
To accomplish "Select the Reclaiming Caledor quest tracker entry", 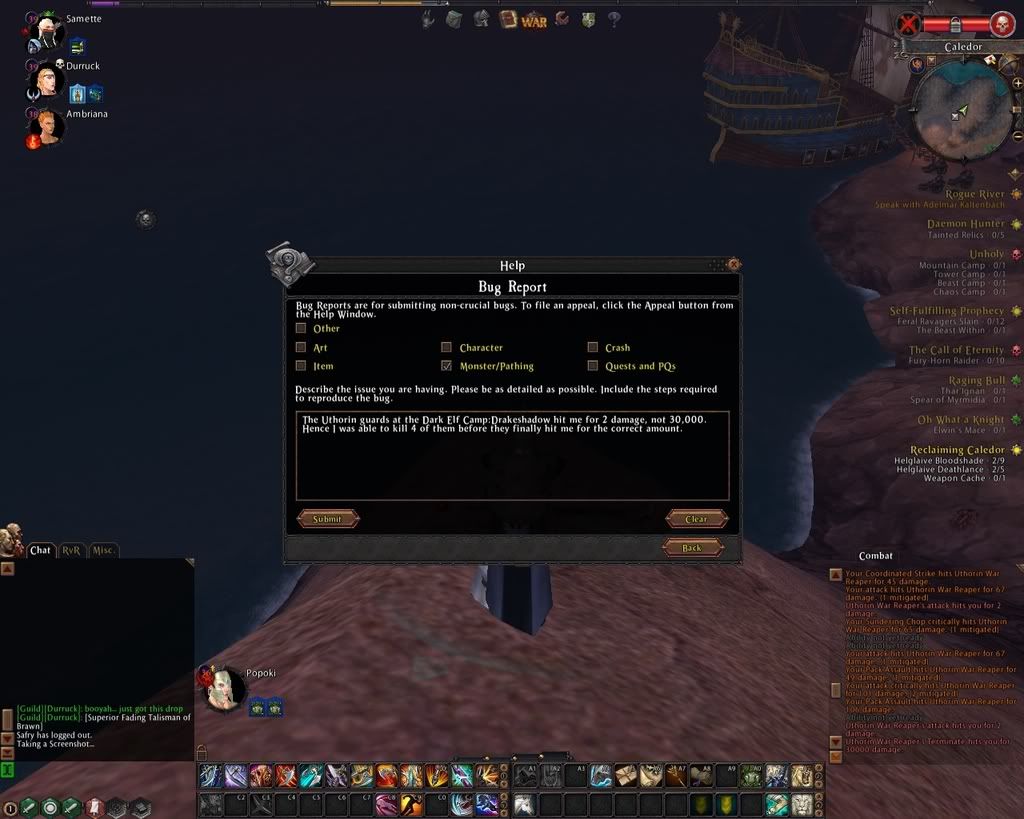I will [957, 450].
